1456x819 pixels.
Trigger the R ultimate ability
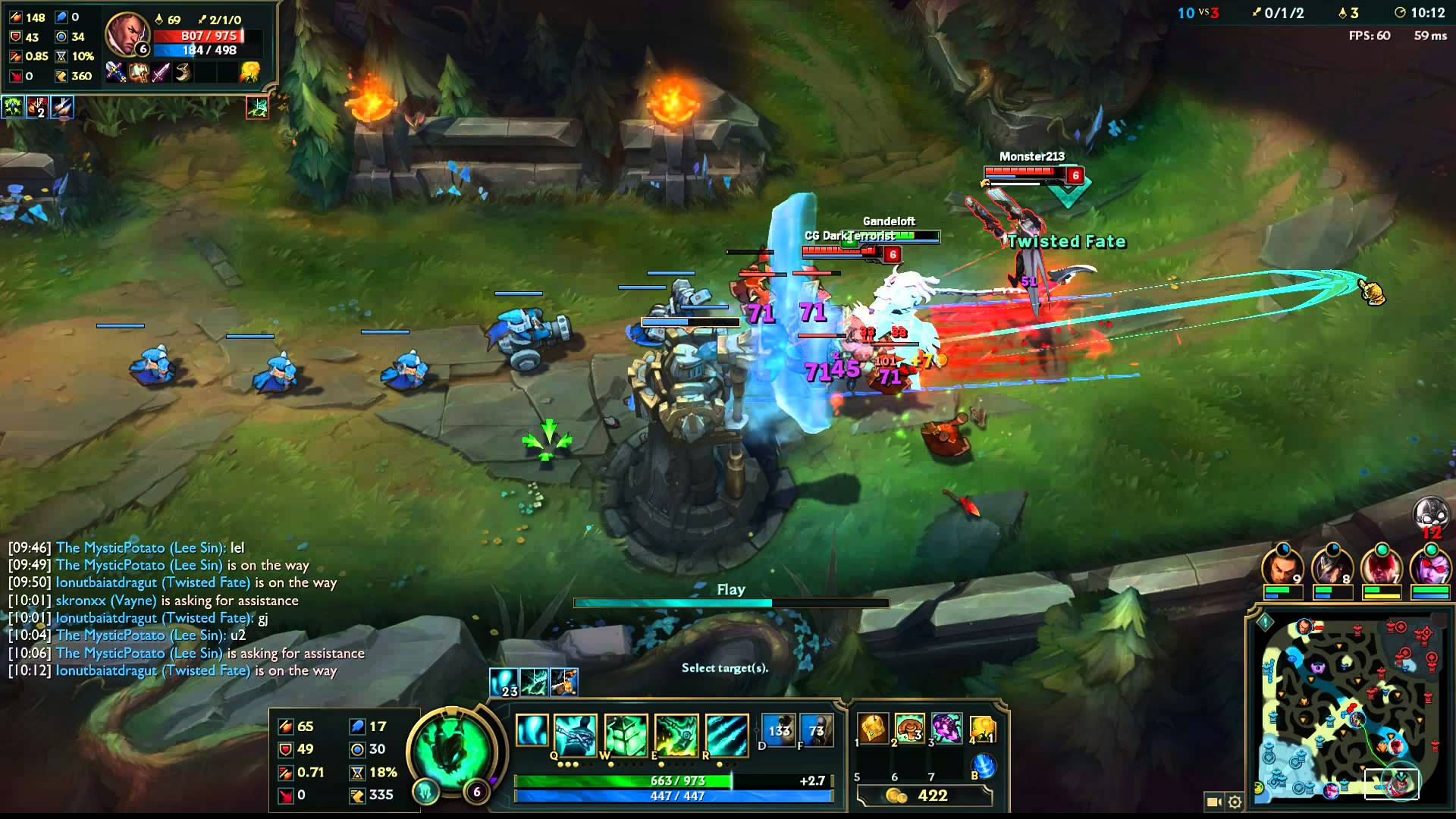coord(726,733)
